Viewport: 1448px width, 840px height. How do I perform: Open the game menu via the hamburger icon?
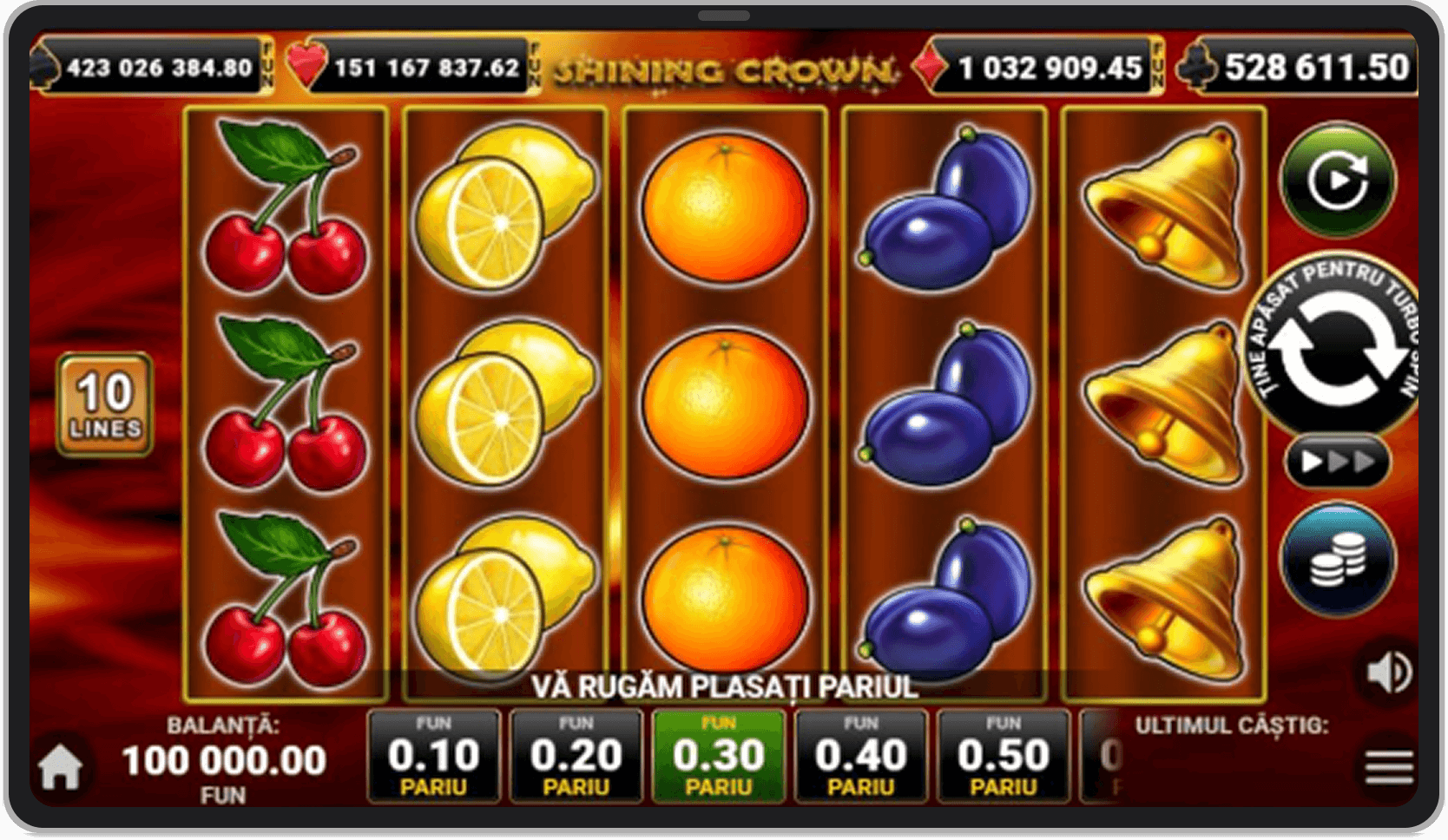point(1388,767)
